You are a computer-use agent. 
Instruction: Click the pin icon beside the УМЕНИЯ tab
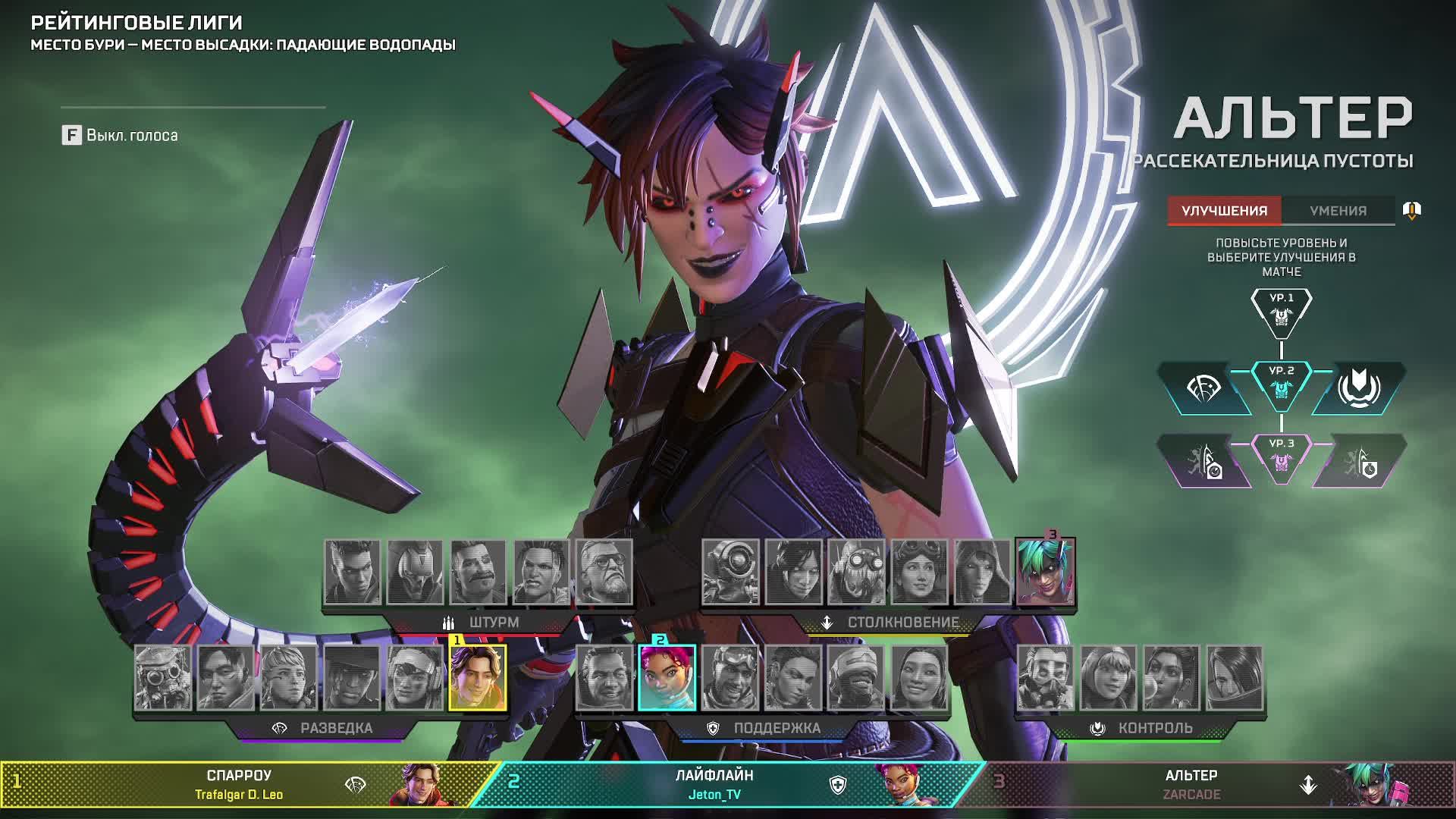[x=1411, y=210]
